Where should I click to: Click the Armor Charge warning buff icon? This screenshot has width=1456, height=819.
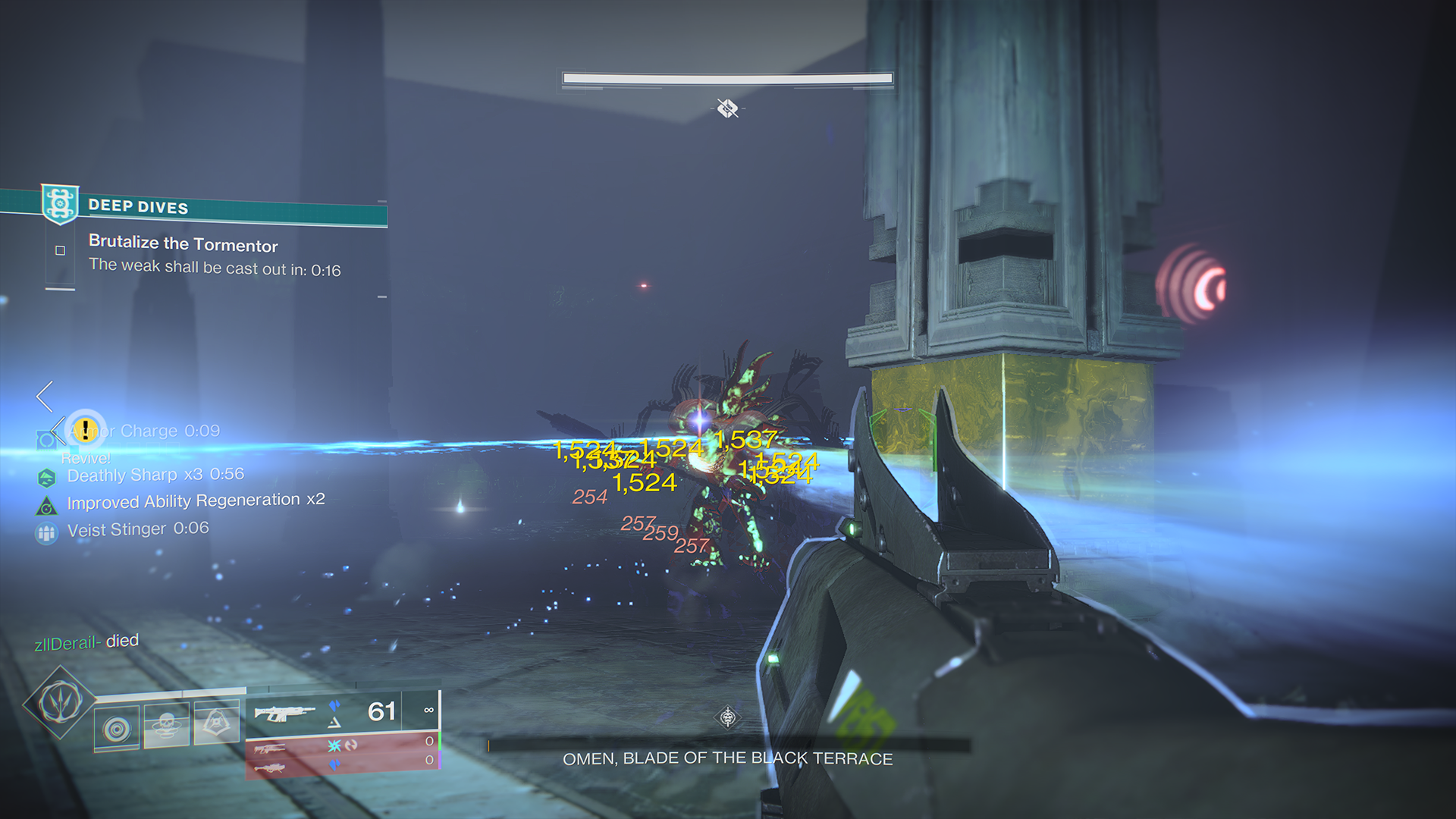[x=85, y=429]
